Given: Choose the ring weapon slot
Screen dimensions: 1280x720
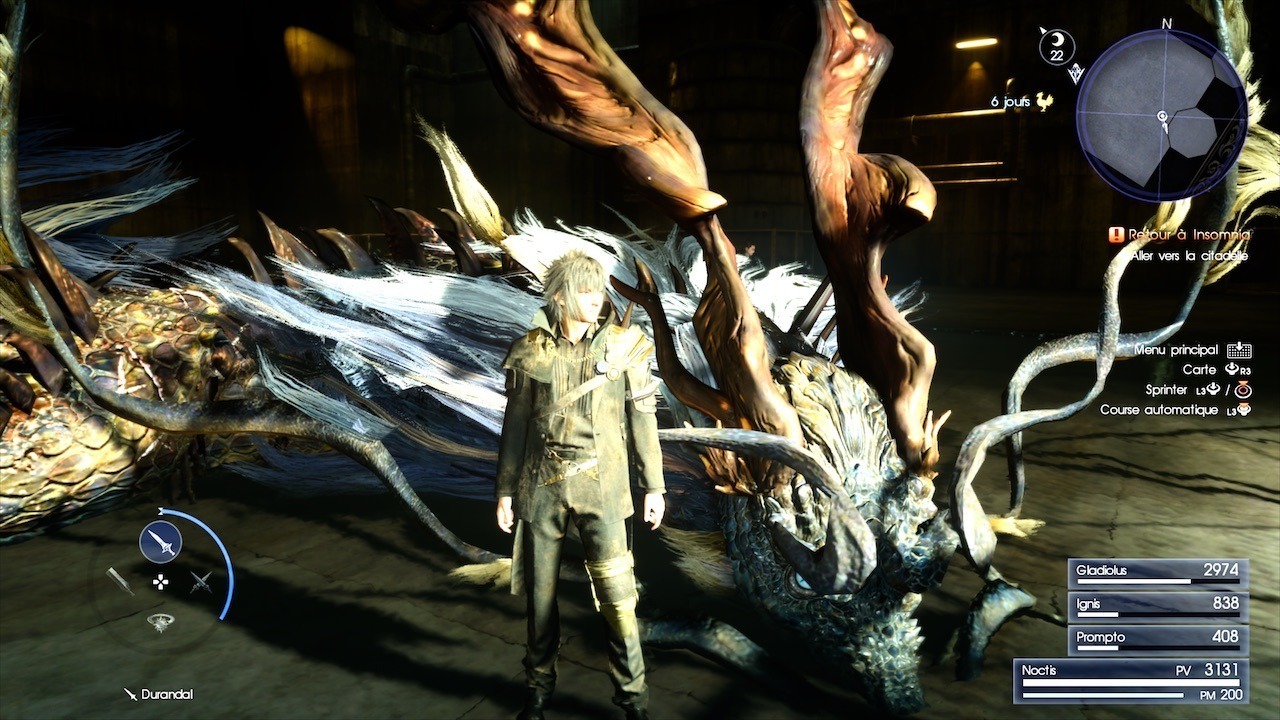Looking at the screenshot, I should (x=160, y=622).
